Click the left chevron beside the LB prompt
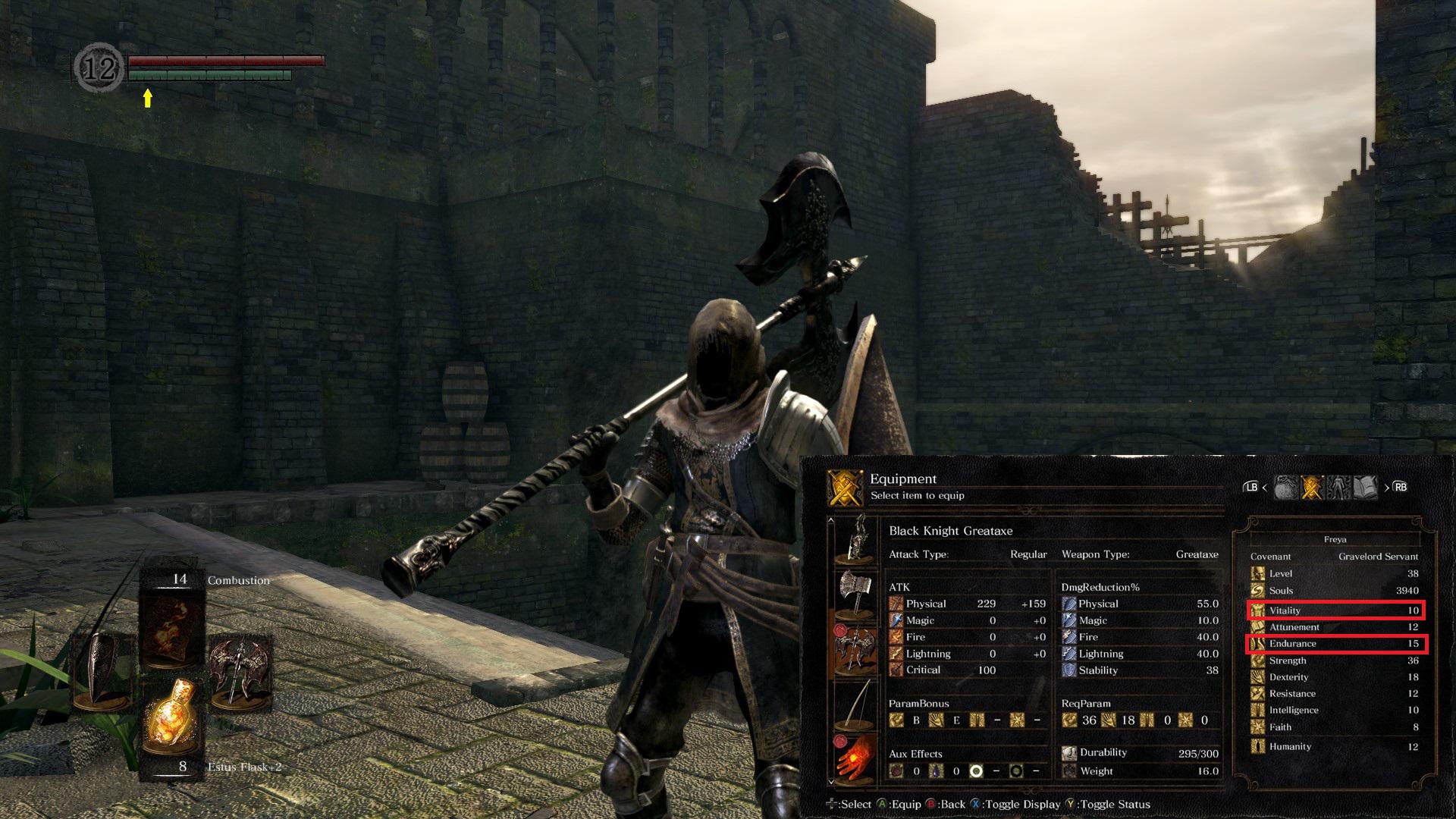The width and height of the screenshot is (1456, 819). point(1265,487)
